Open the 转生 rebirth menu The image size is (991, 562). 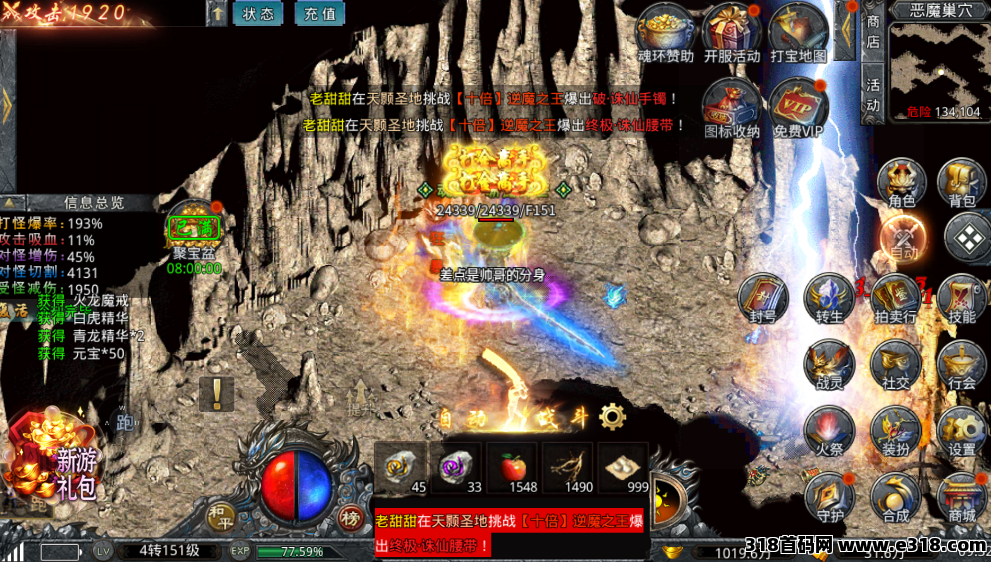(x=829, y=299)
